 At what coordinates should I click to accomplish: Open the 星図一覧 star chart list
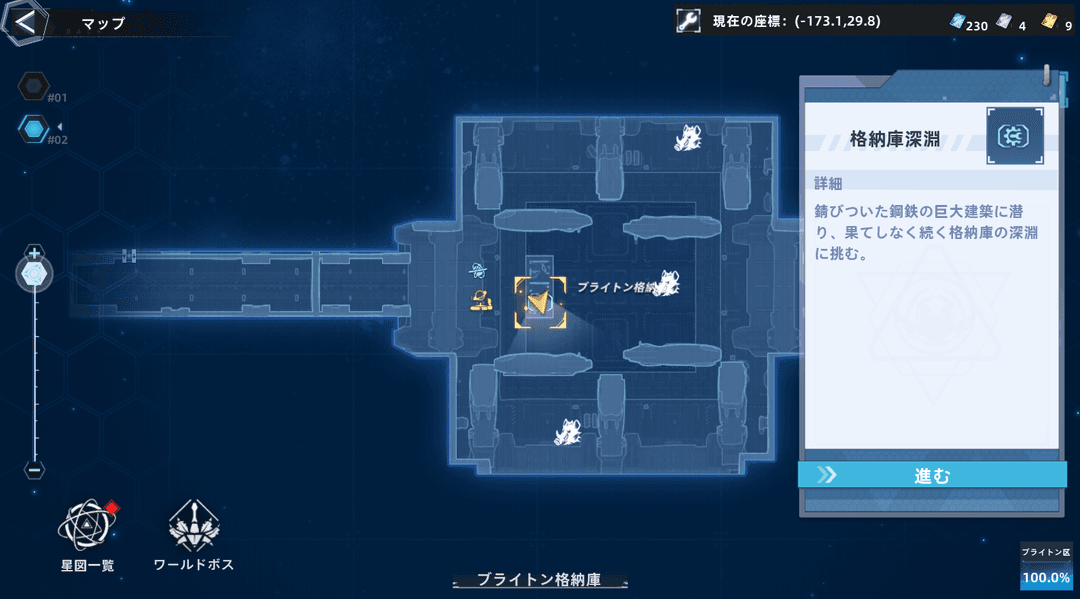click(x=87, y=528)
